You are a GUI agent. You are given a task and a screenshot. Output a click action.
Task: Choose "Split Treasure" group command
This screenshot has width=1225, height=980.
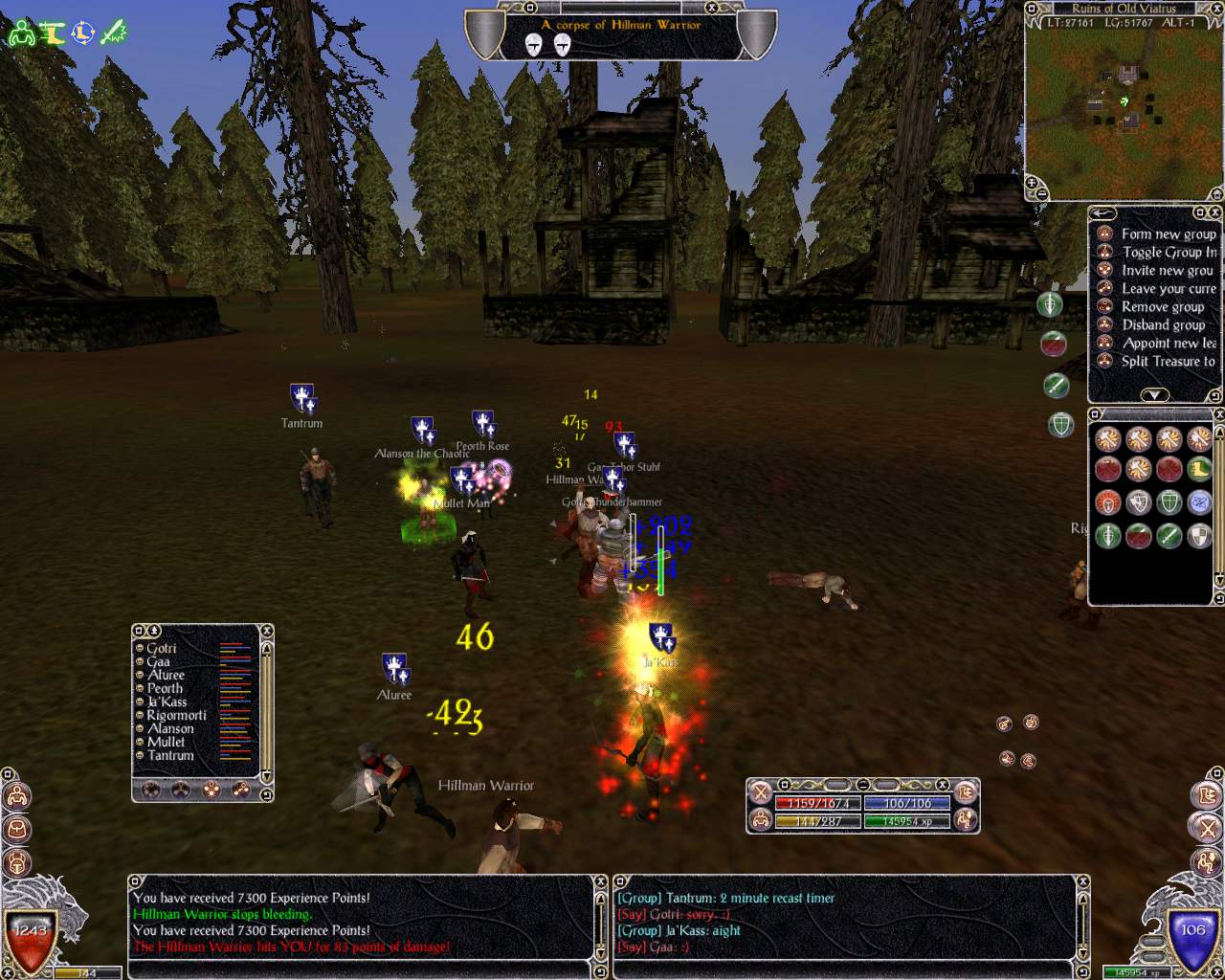click(1168, 361)
